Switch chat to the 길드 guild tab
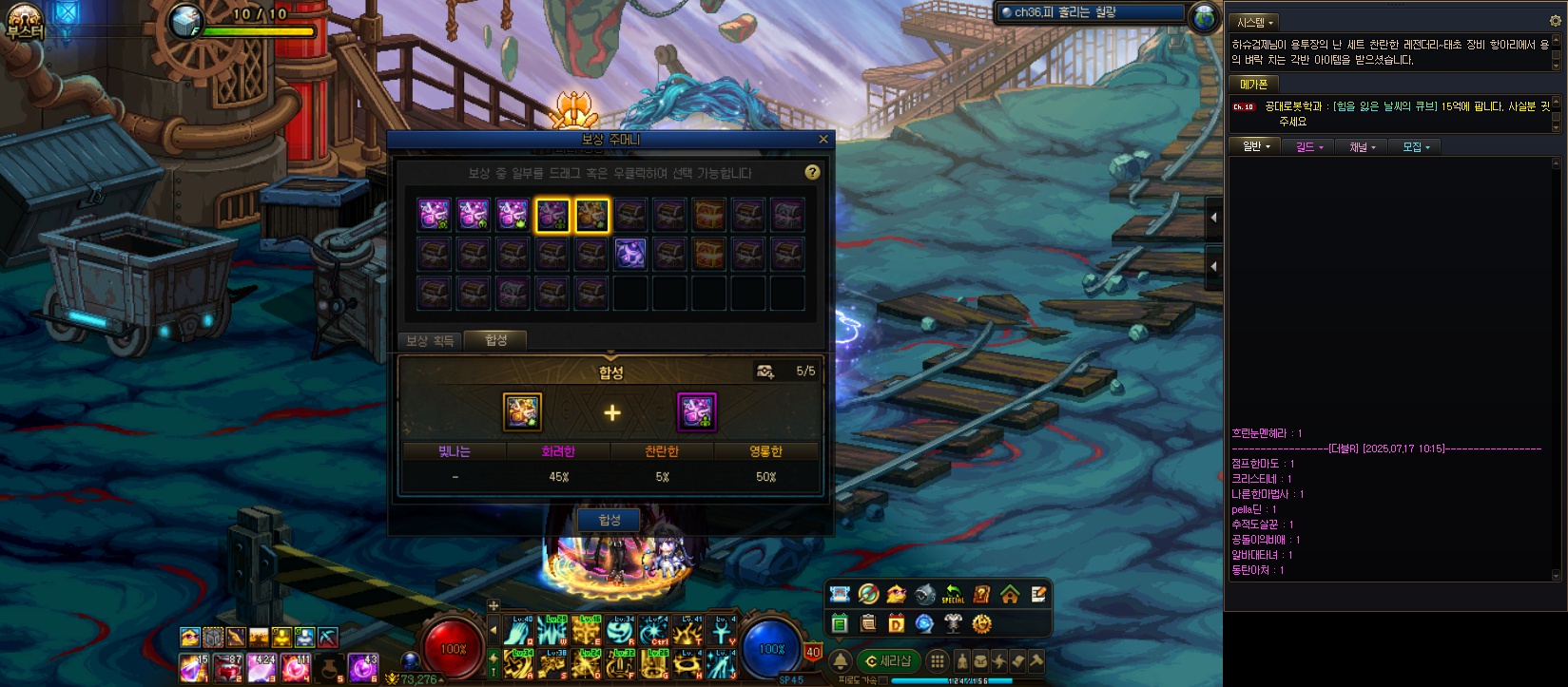Screen dimensions: 1568x687 point(1308,146)
